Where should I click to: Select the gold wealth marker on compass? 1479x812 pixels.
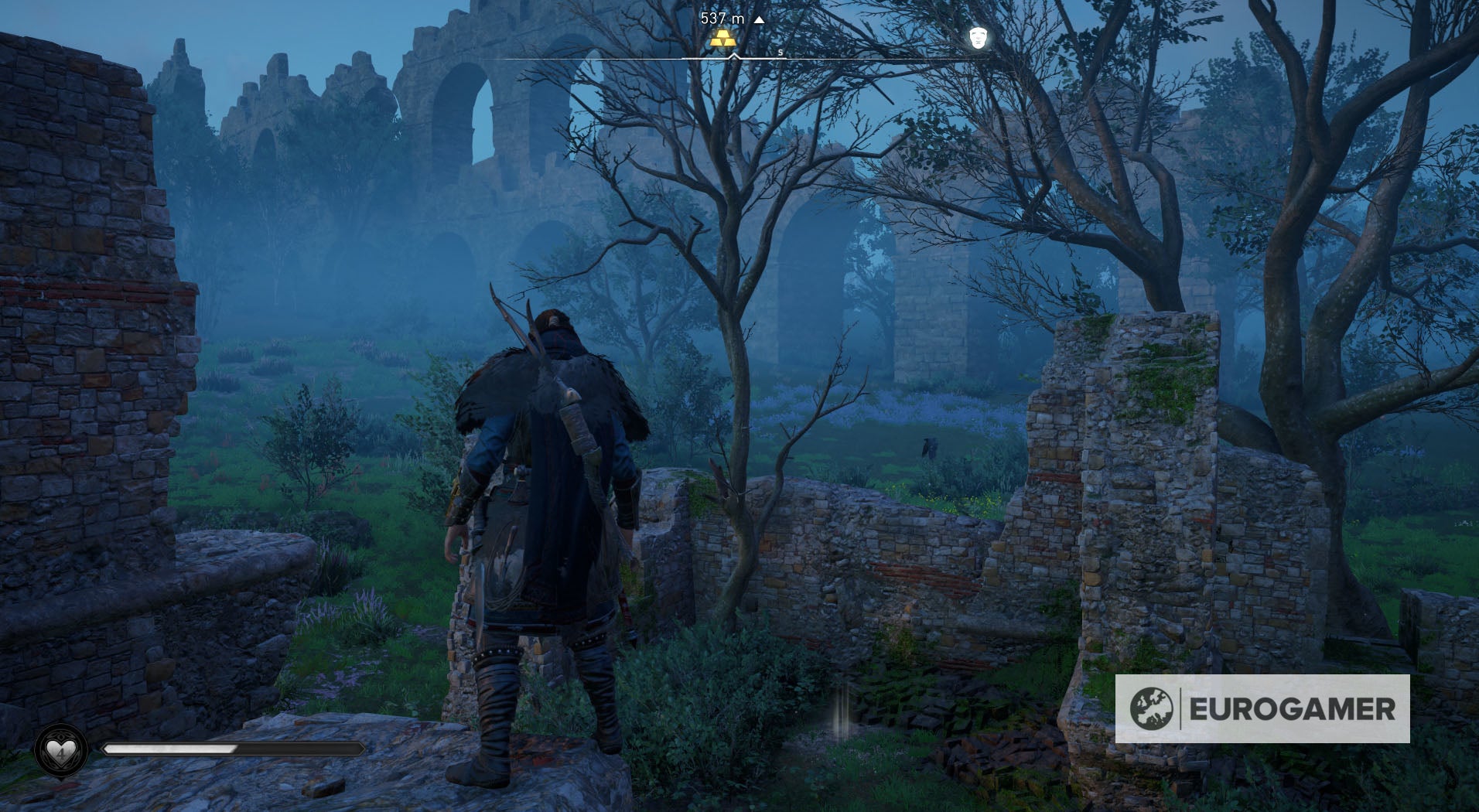coord(722,39)
